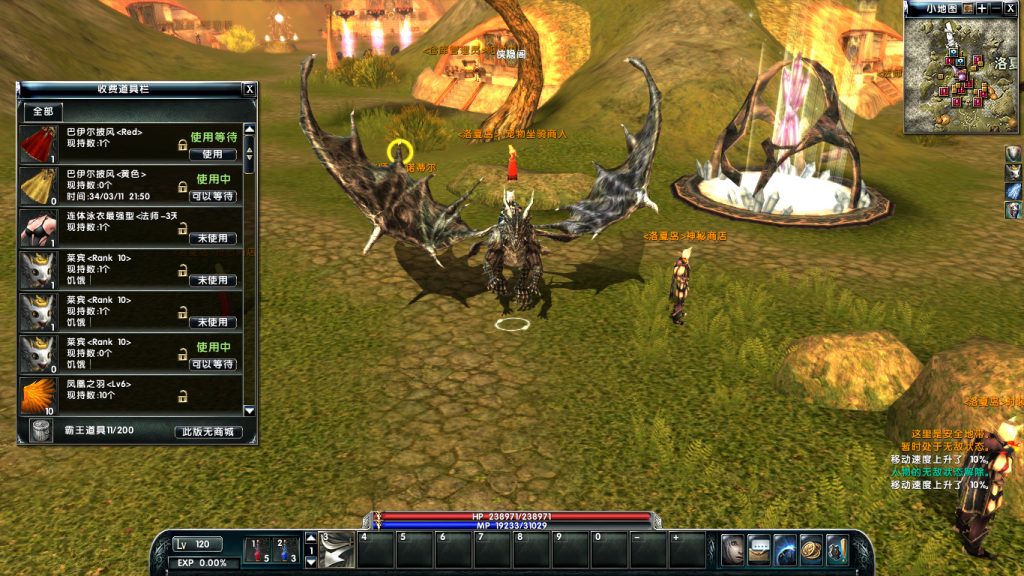Switch hotbar page with the up arrow
Viewport: 1024px width, 576px height.
pos(310,537)
